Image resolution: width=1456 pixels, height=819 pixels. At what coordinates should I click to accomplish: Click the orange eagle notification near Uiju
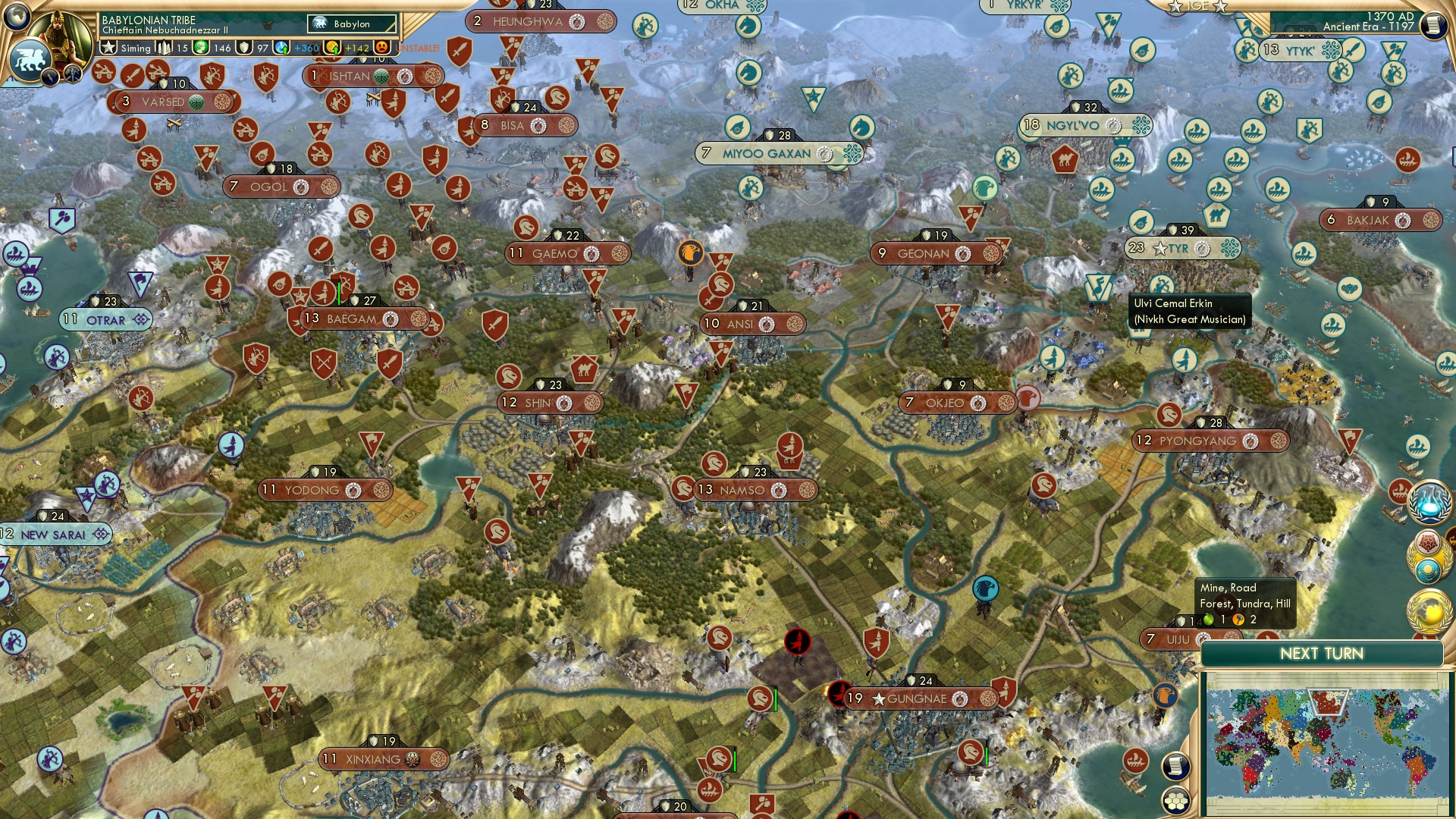pyautogui.click(x=1166, y=696)
